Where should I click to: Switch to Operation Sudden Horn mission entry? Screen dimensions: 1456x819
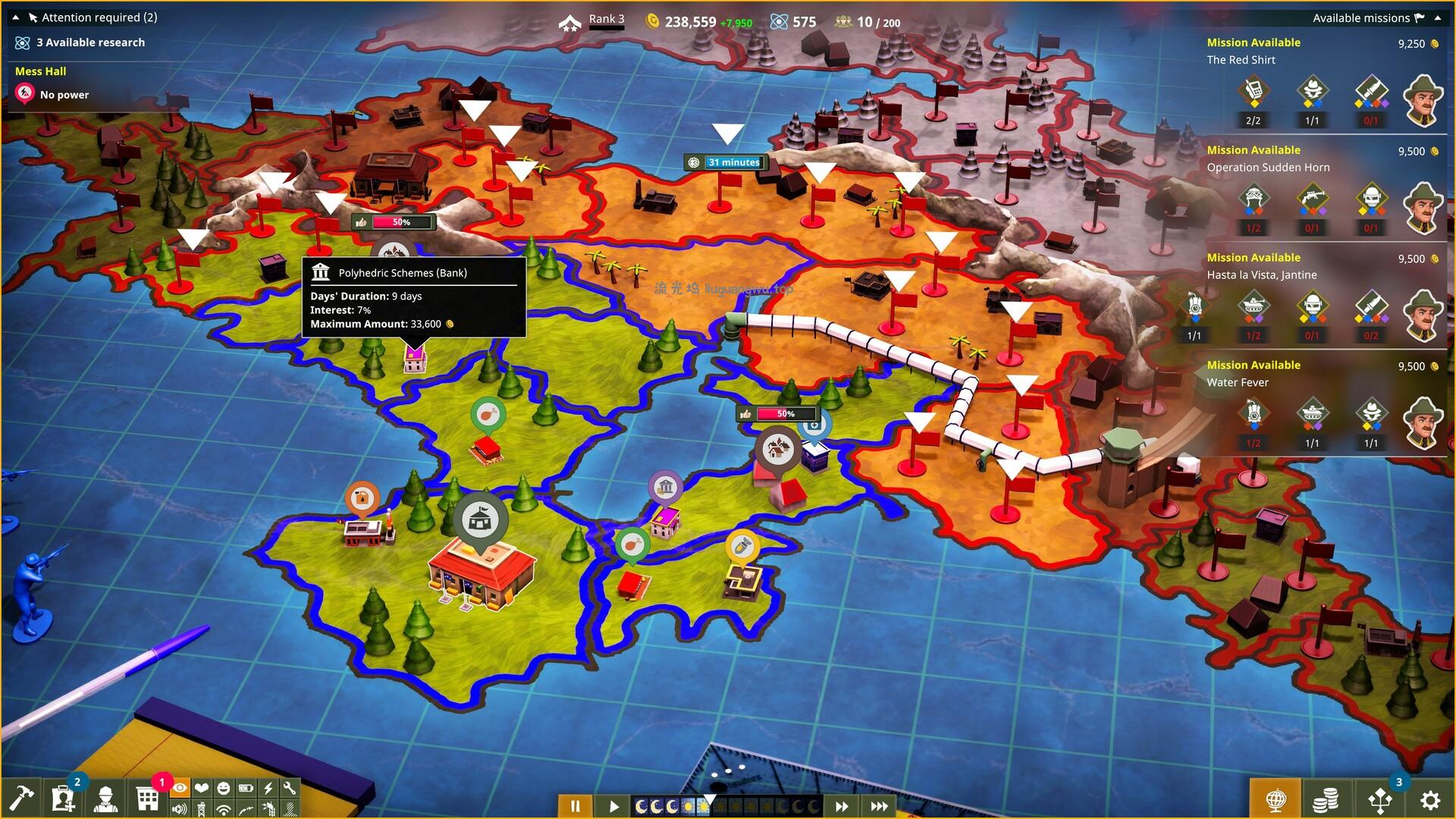coord(1269,168)
